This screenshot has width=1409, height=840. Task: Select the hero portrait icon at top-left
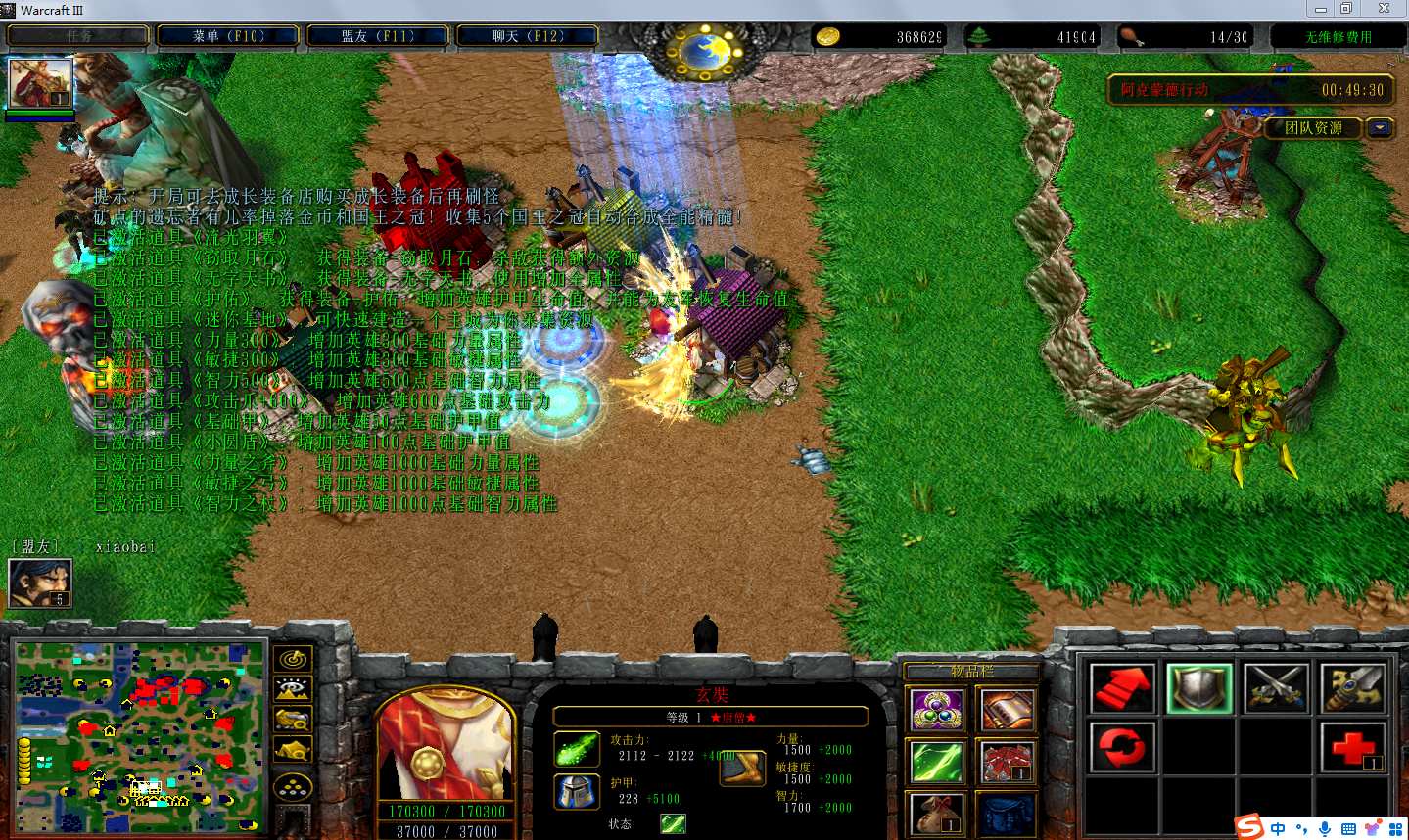[40, 83]
